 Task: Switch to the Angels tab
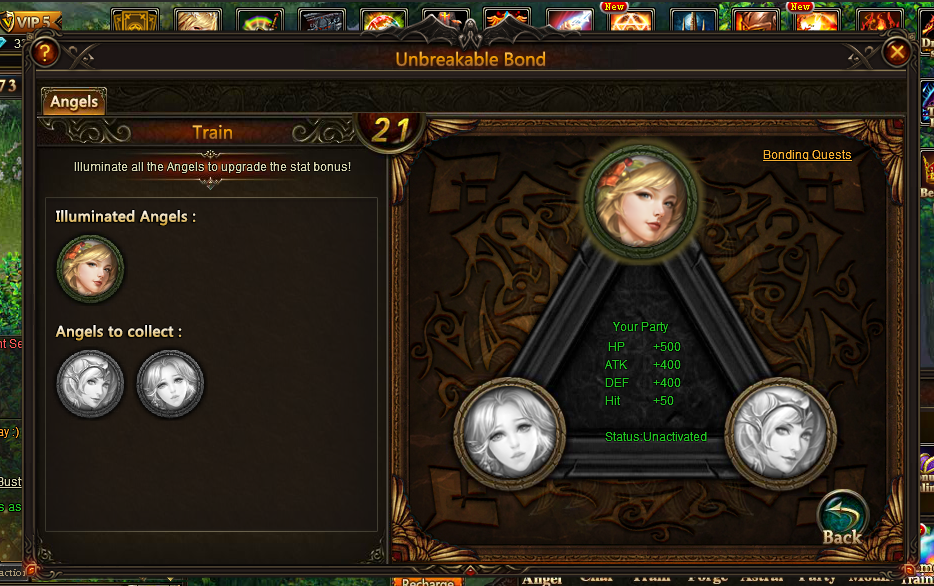pos(74,102)
